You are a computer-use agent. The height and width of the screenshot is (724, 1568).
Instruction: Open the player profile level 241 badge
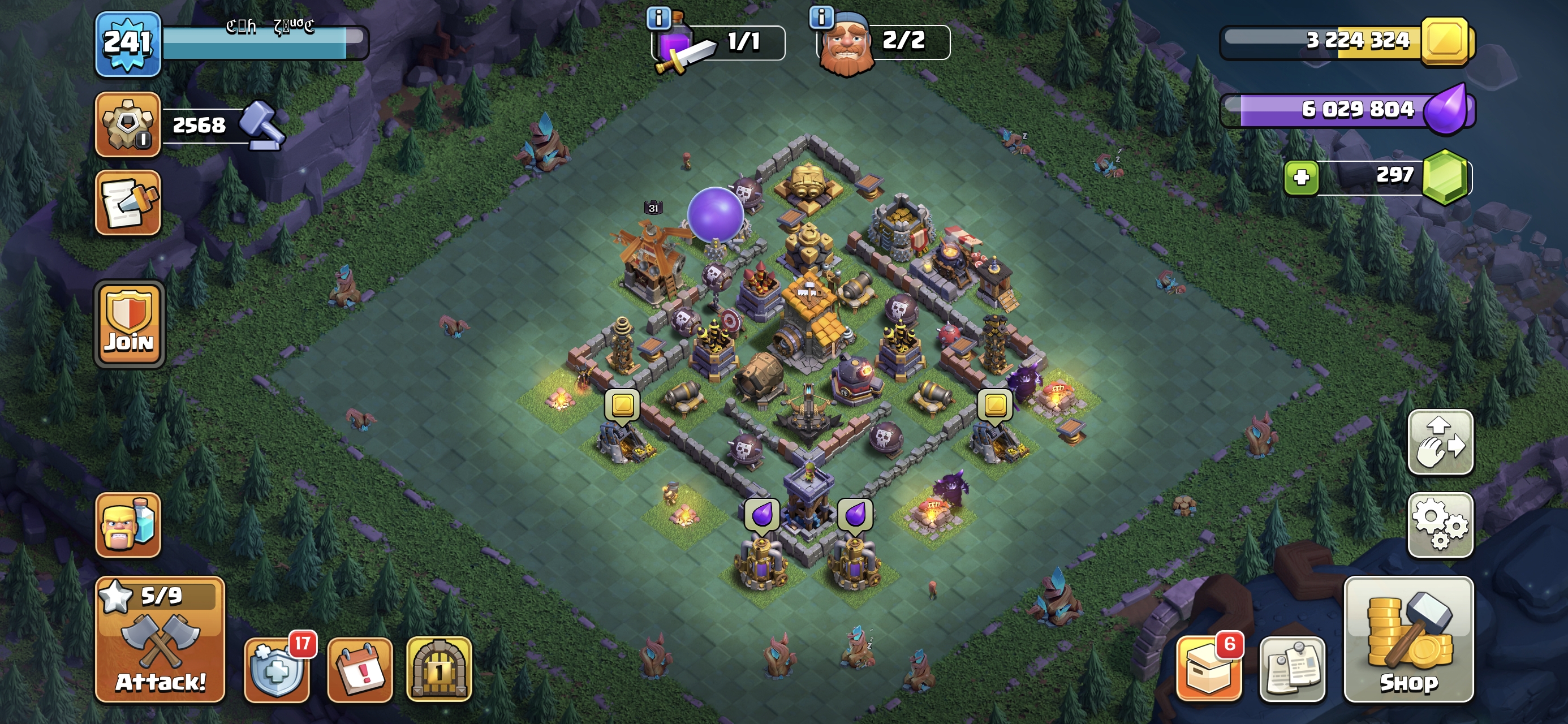pyautogui.click(x=128, y=43)
